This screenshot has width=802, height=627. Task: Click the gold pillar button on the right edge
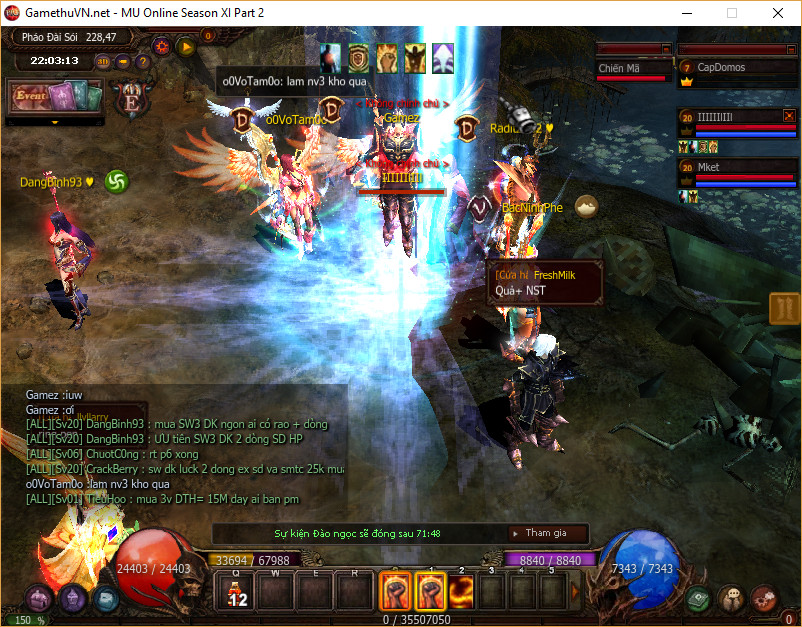coord(784,309)
